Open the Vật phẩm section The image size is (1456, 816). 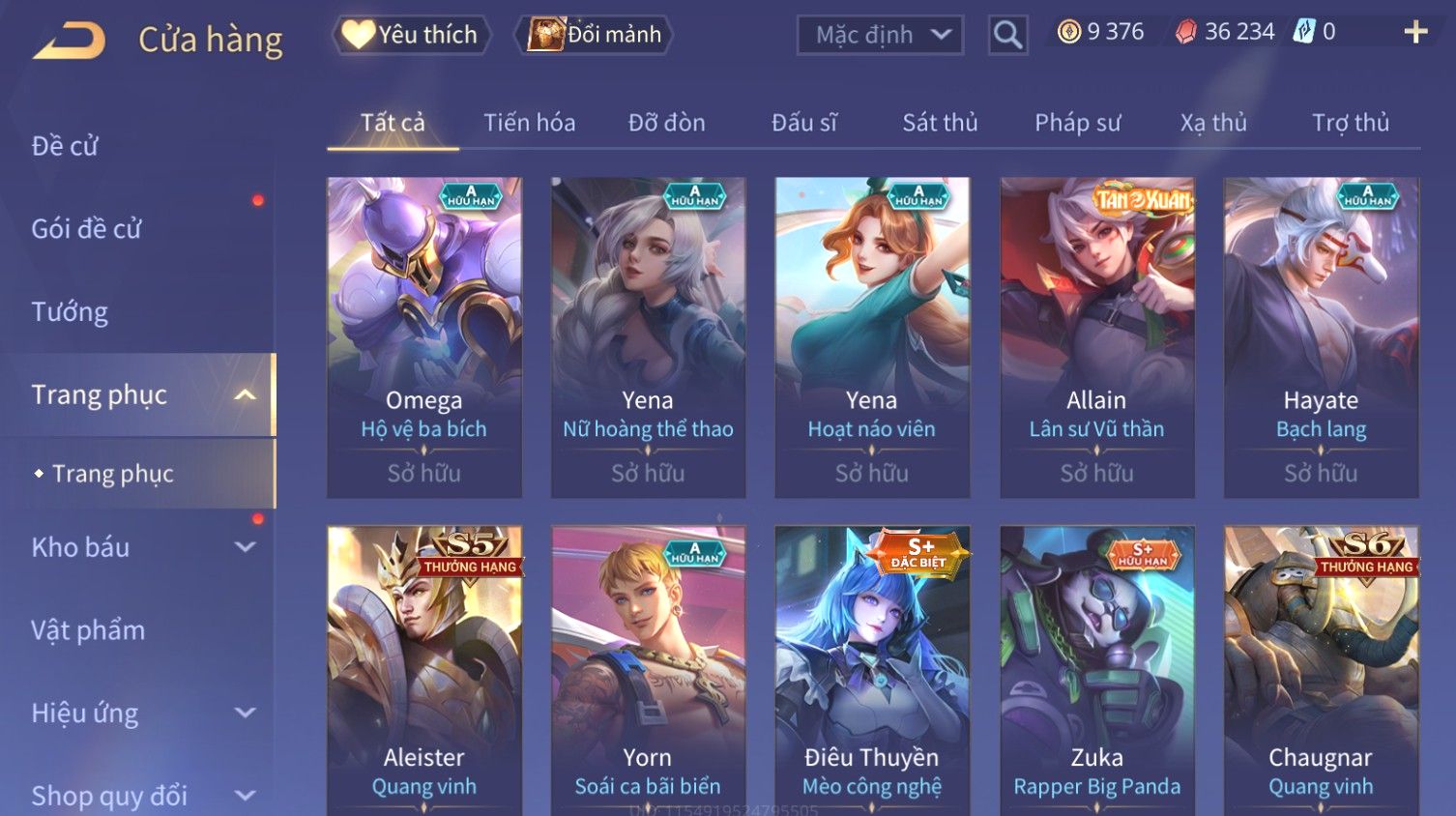88,630
